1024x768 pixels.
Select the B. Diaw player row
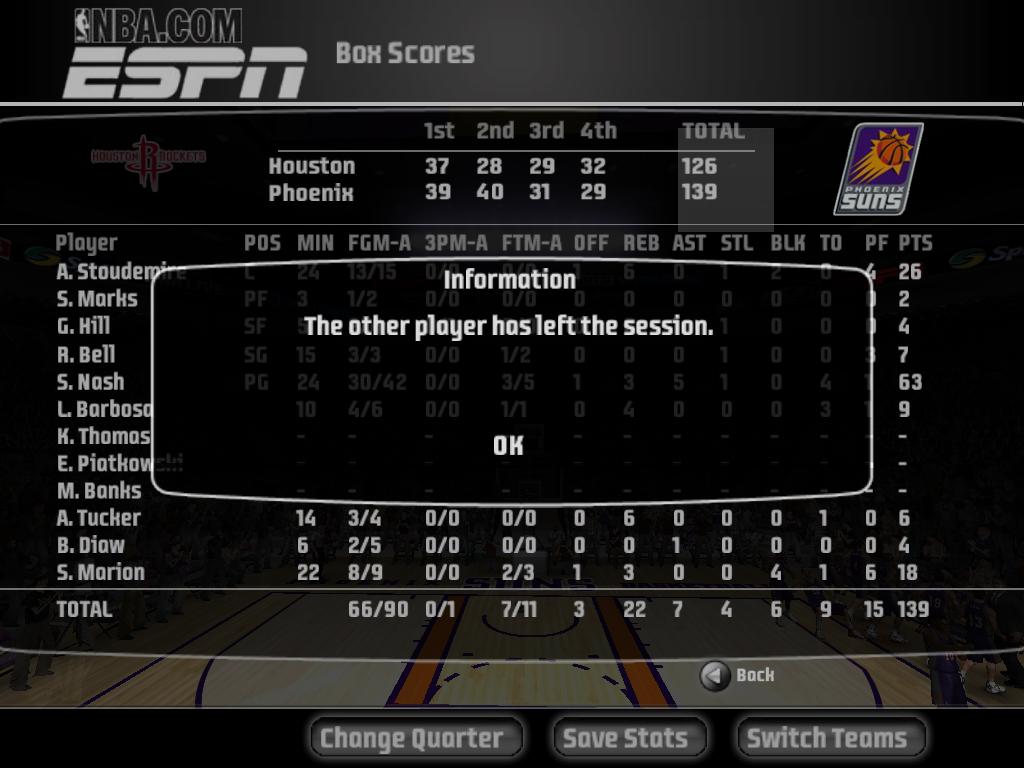pyautogui.click(x=91, y=545)
